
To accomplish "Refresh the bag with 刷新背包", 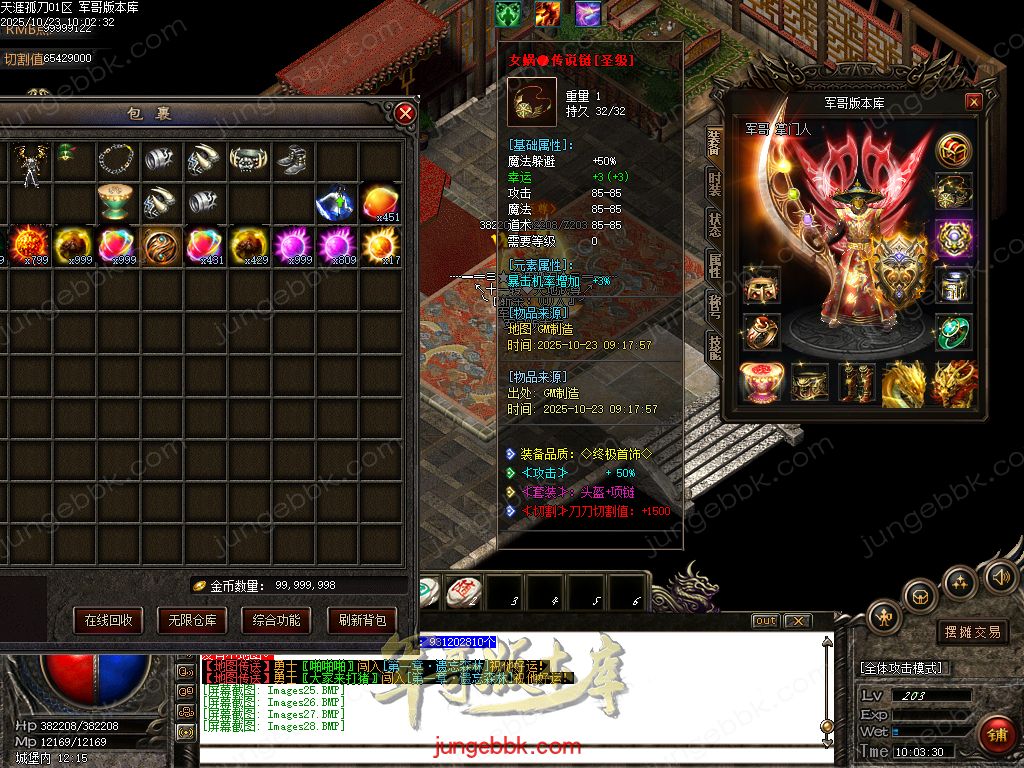I will click(x=361, y=620).
